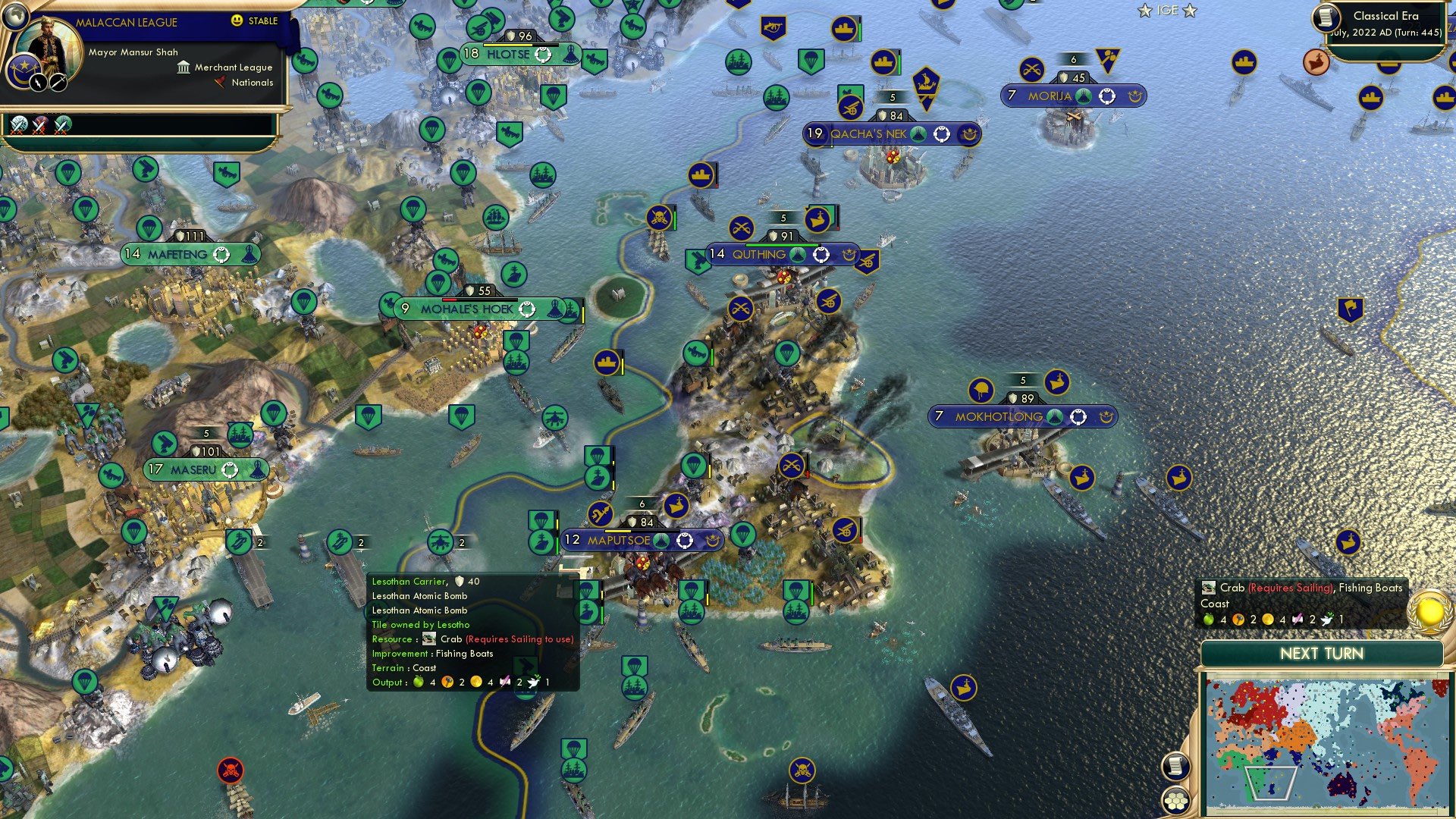Select the Lesothan Carrier unit flag
This screenshot has width=1456, height=819.
[x=337, y=541]
